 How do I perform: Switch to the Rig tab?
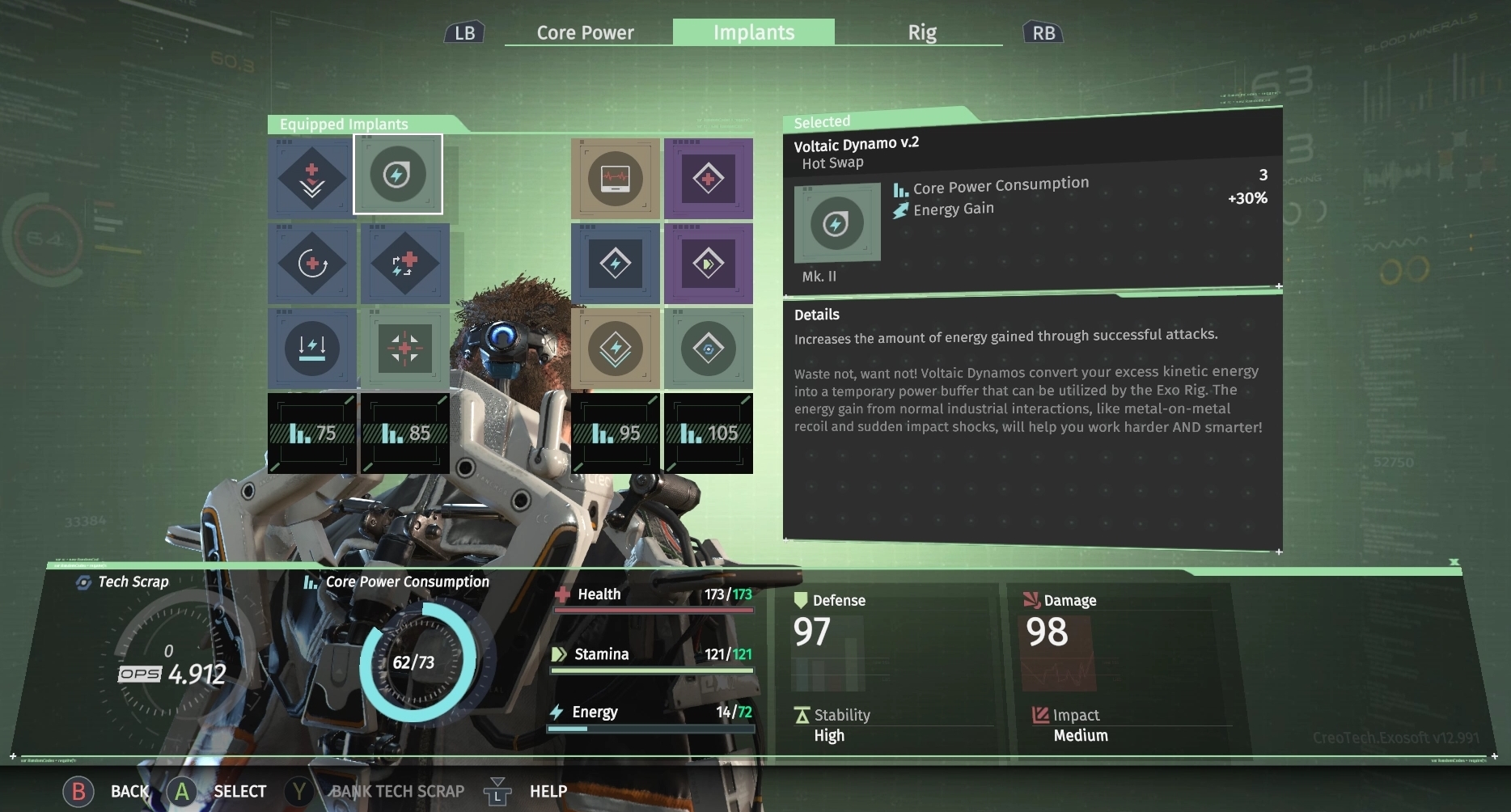point(921,32)
